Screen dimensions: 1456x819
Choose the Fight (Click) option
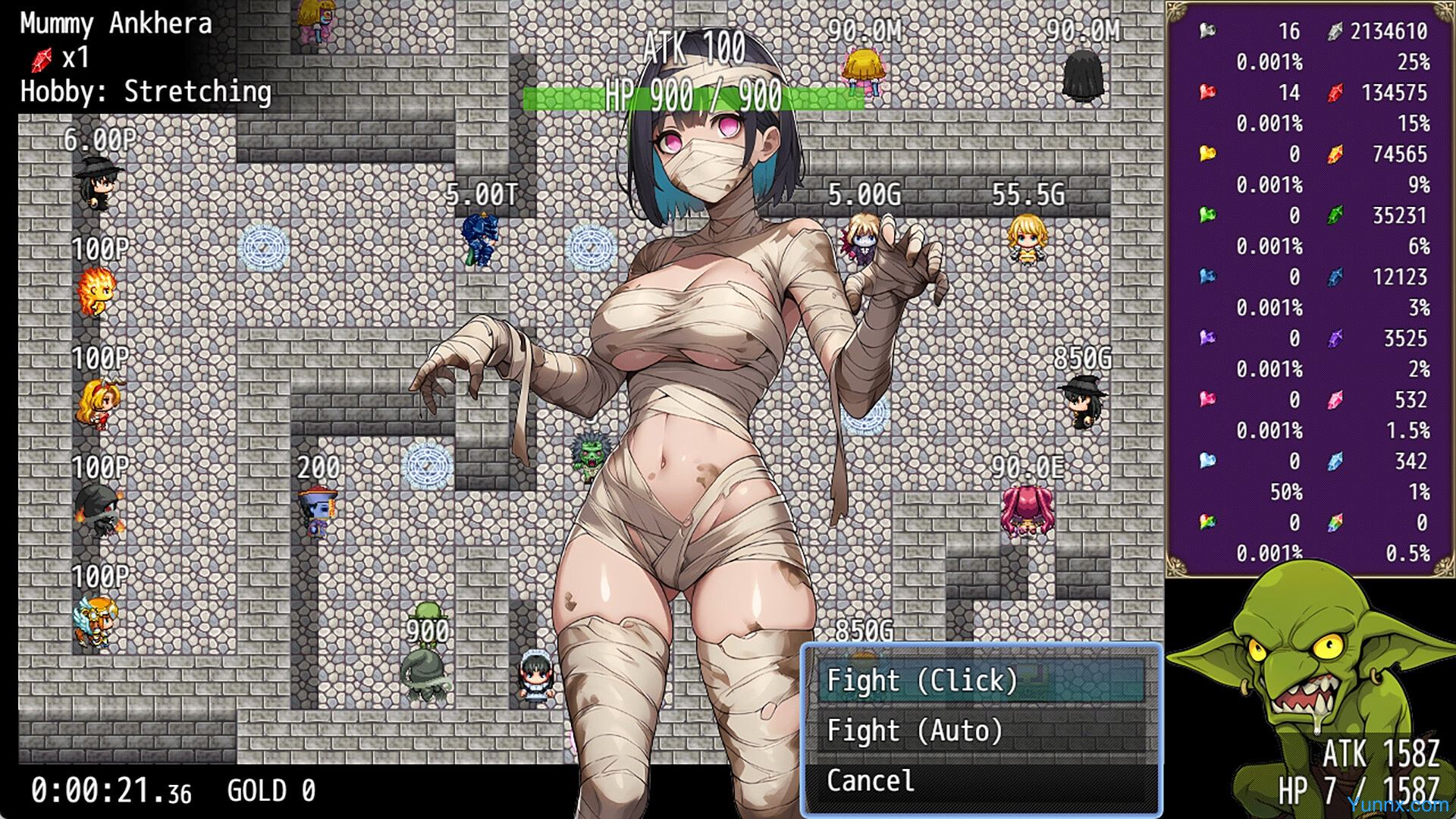click(x=981, y=680)
